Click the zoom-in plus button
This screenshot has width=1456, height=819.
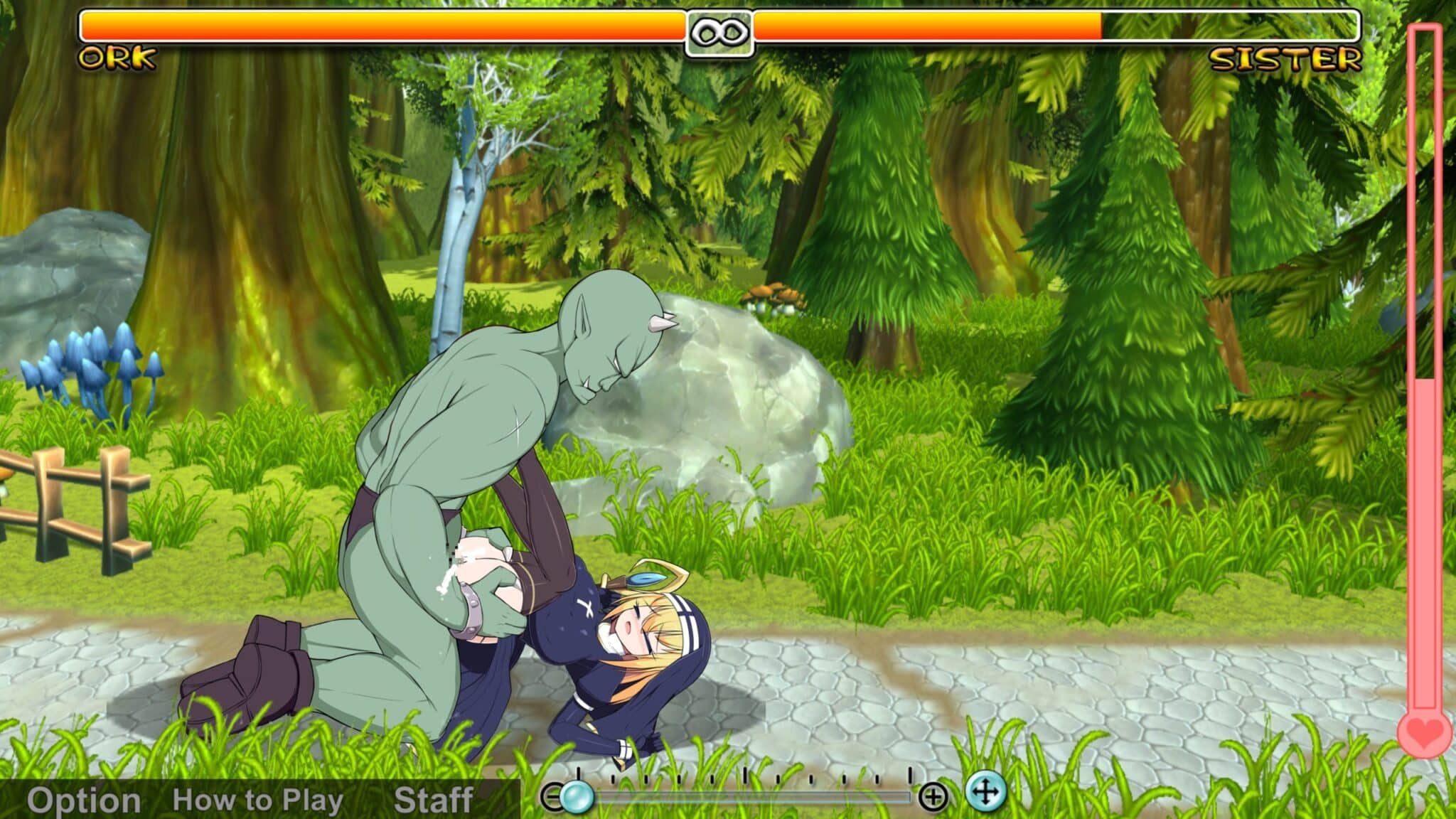tap(932, 797)
